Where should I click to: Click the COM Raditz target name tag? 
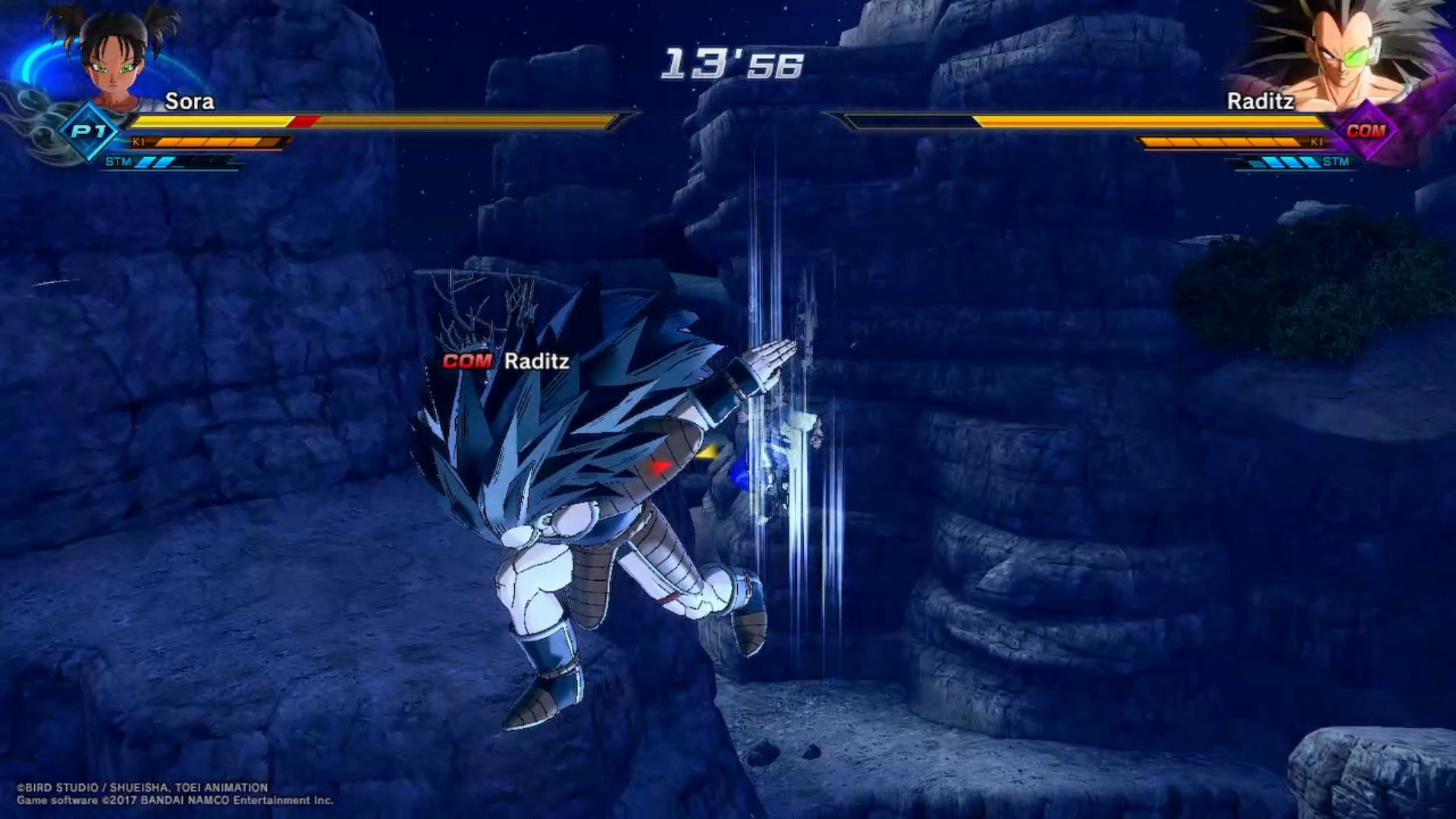[506, 361]
